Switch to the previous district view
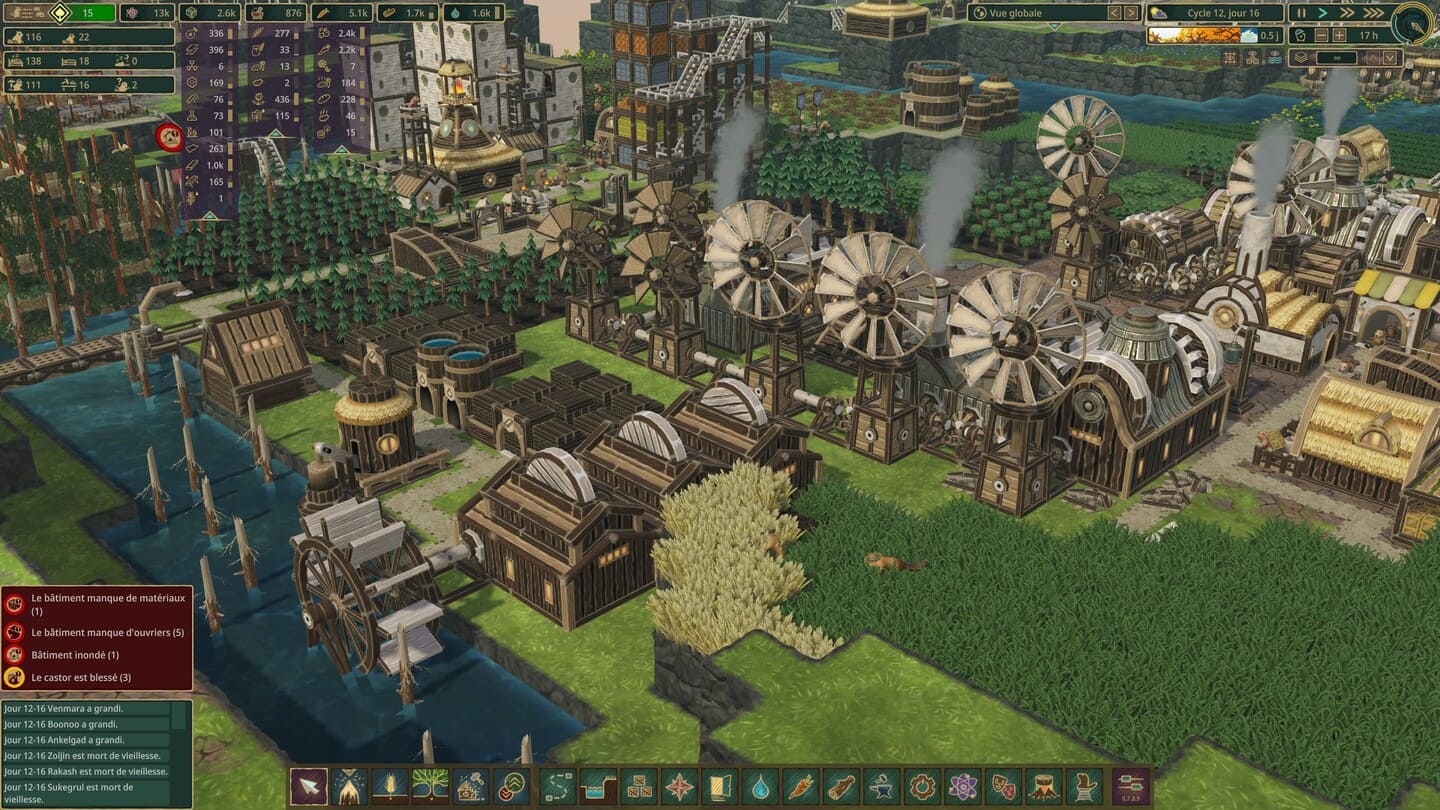 coord(1114,13)
